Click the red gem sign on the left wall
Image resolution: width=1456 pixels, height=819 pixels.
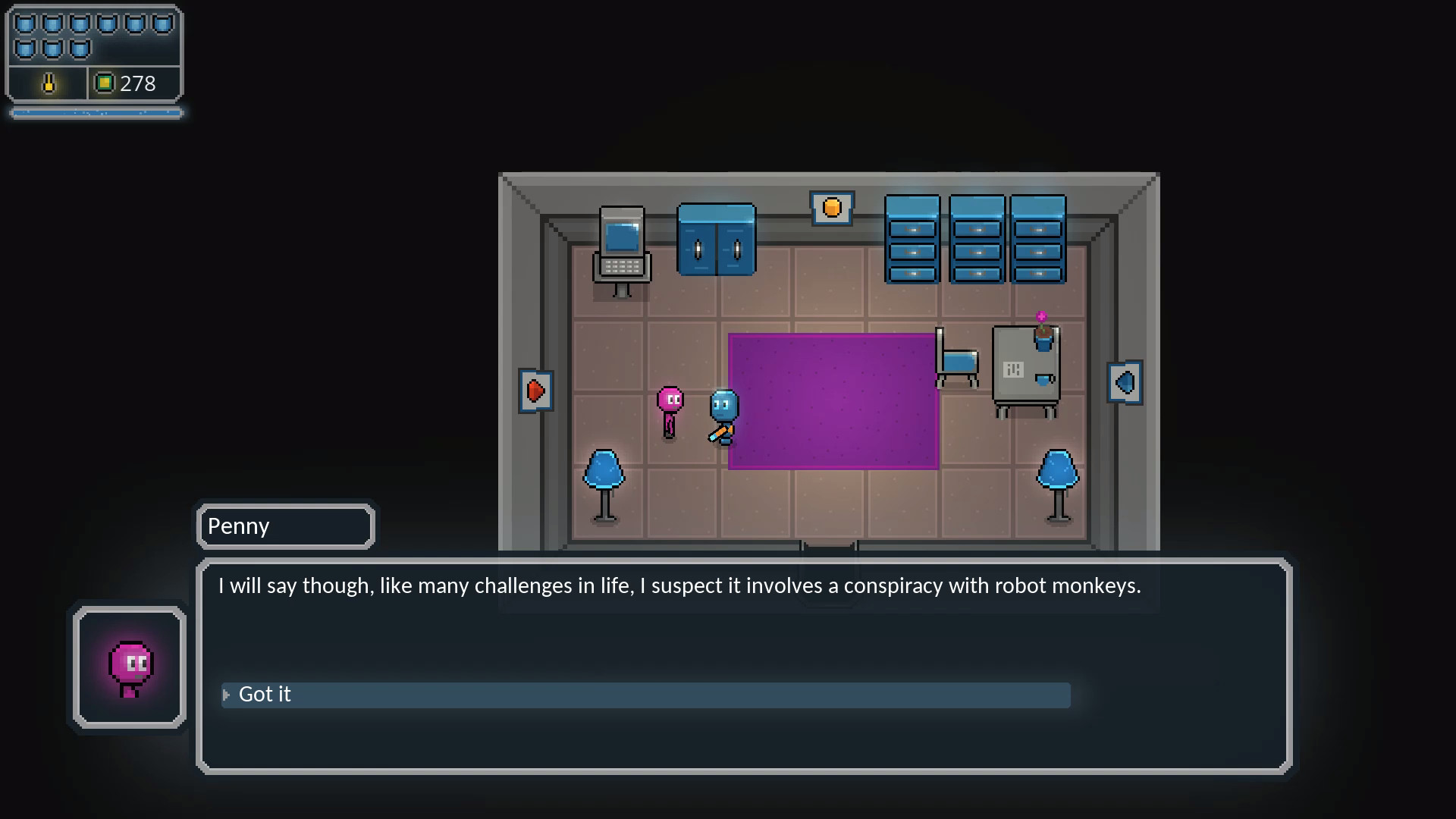click(537, 391)
